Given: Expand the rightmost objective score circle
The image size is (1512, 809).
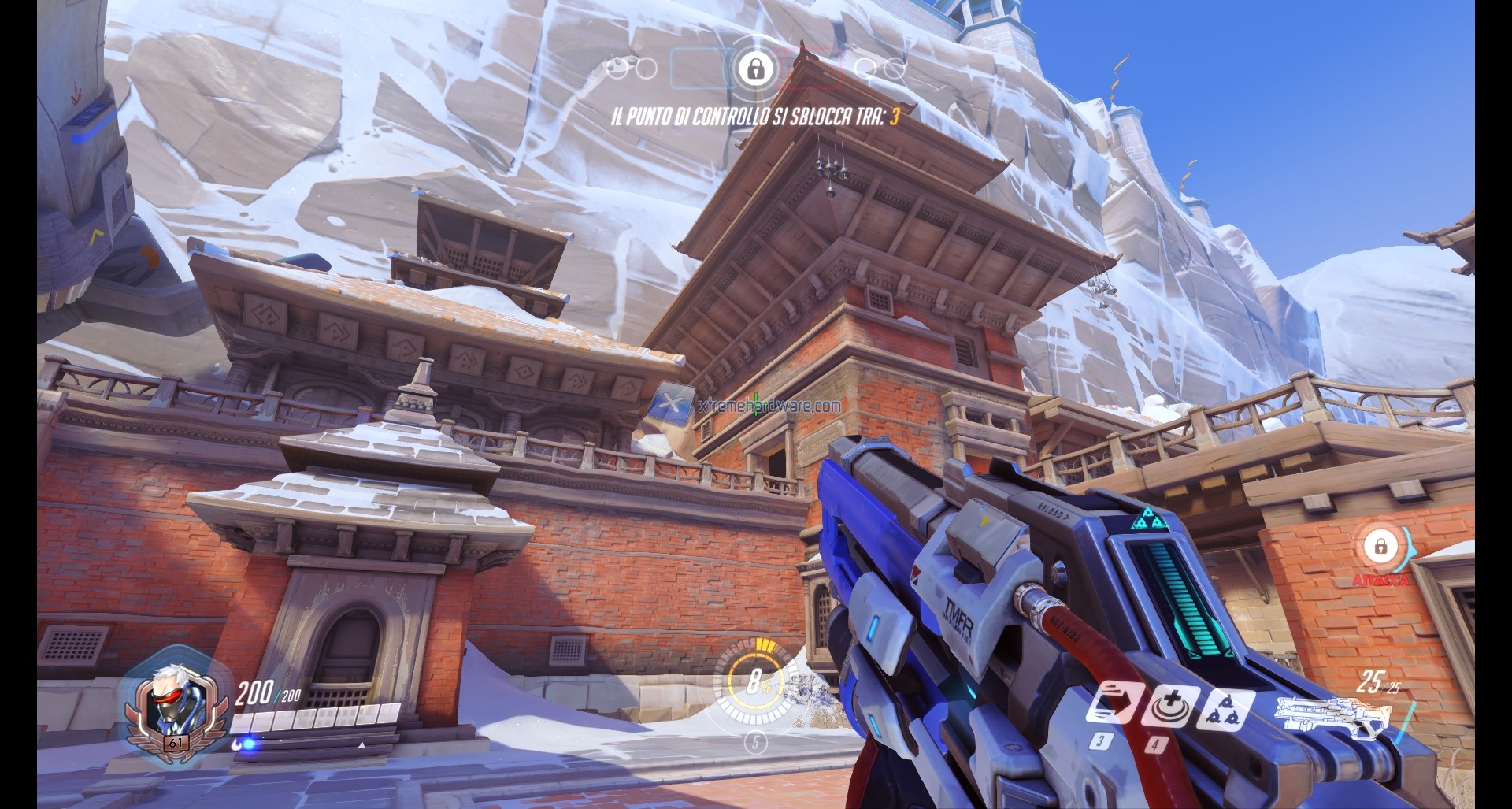Looking at the screenshot, I should tap(894, 69).
